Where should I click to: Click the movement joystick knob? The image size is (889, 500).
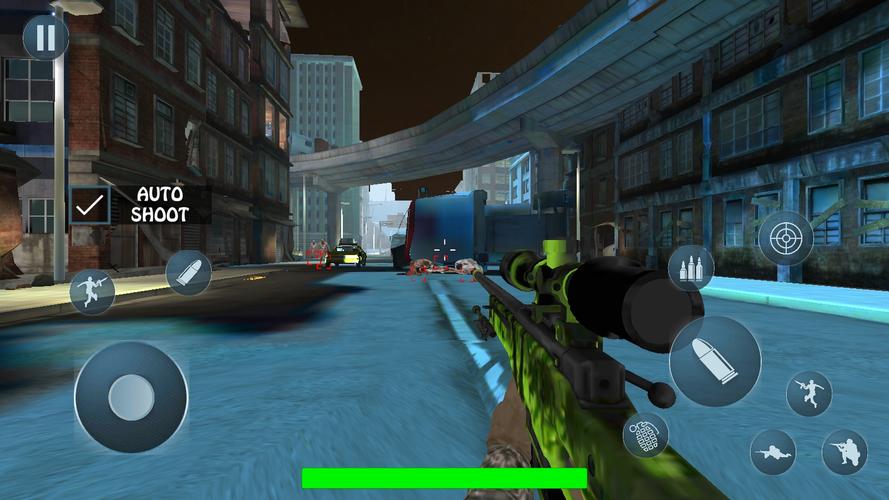point(131,397)
